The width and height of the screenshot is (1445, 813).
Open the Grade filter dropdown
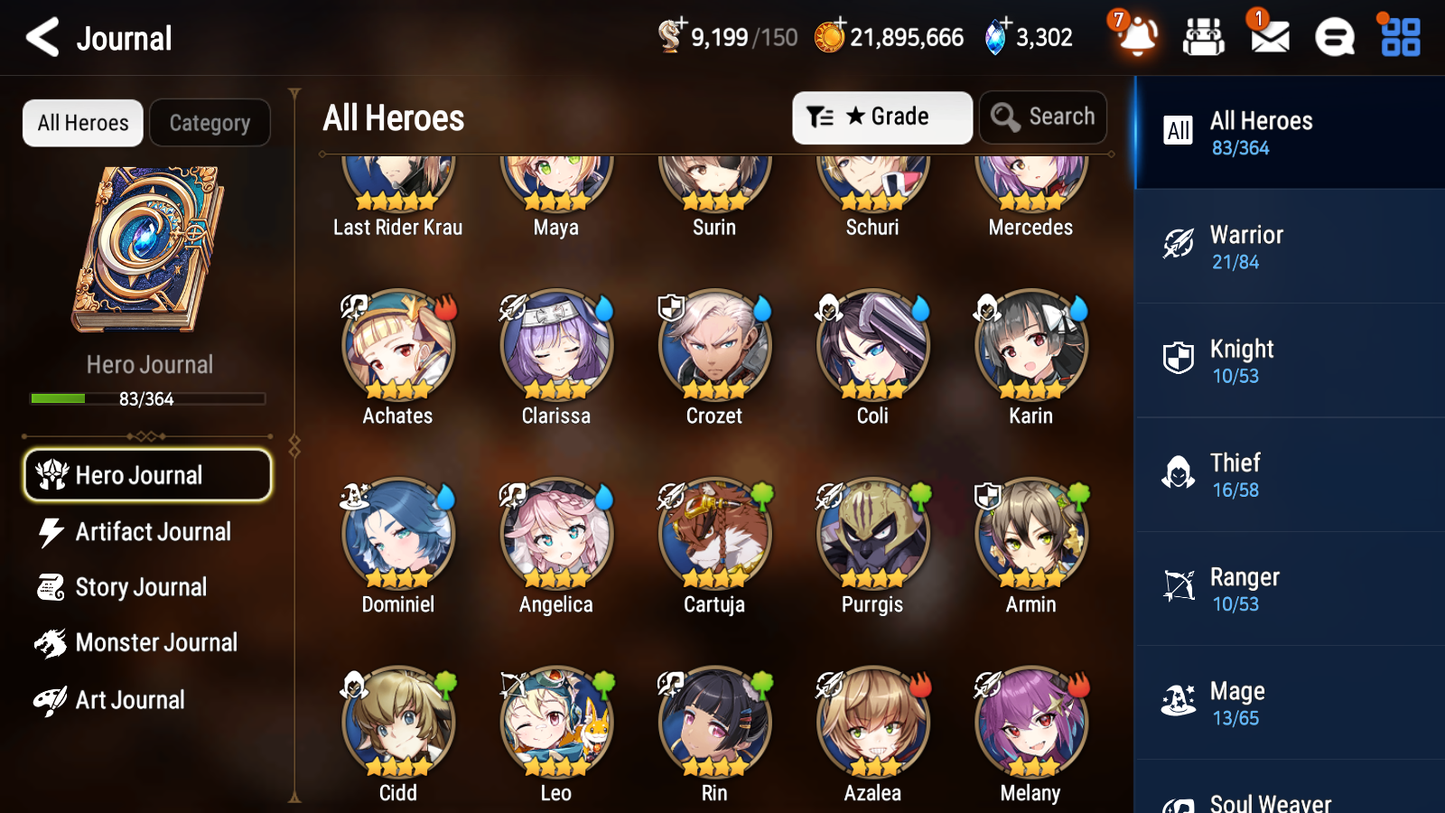(x=882, y=117)
